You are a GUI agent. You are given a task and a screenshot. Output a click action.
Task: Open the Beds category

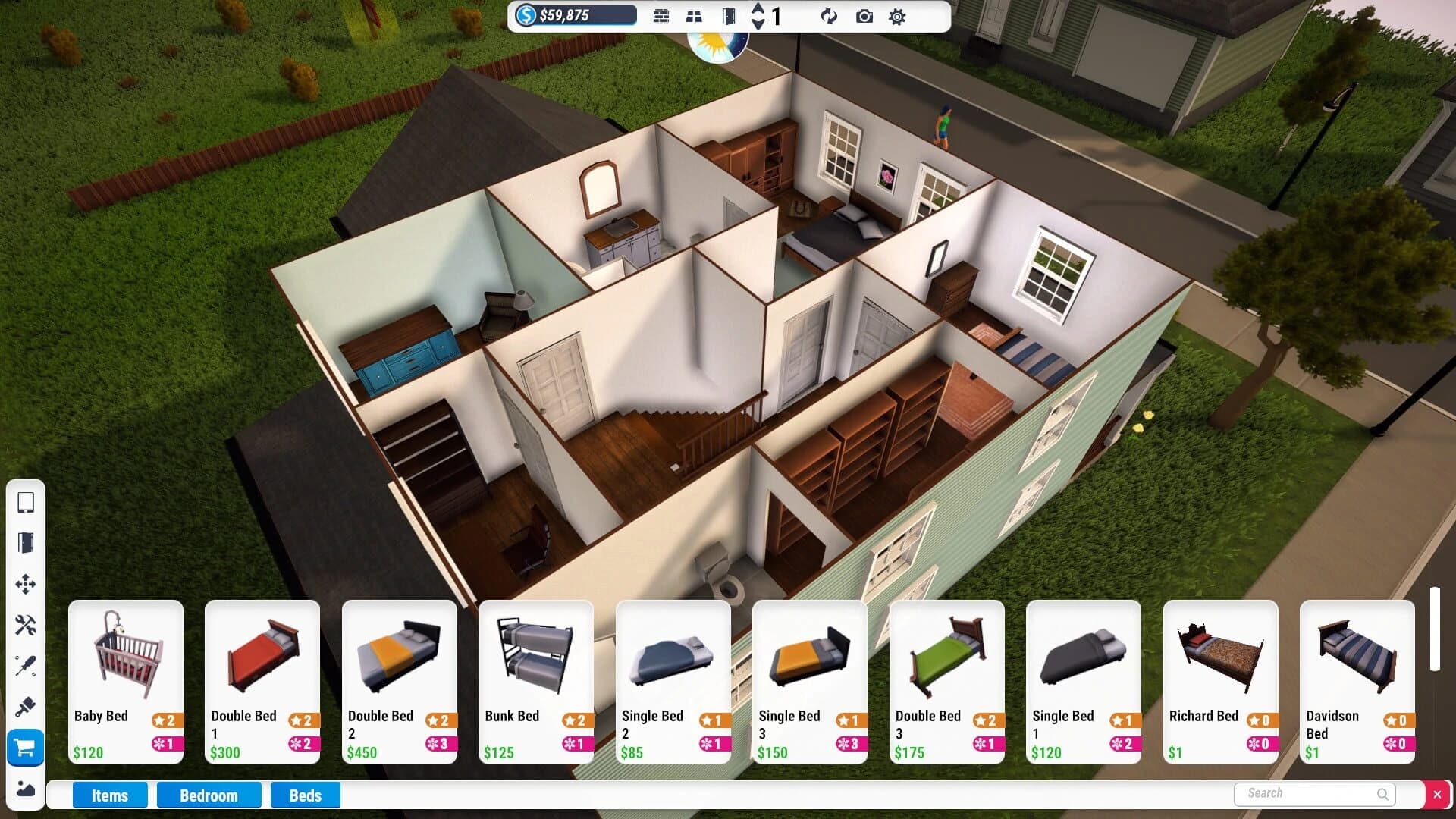click(305, 795)
